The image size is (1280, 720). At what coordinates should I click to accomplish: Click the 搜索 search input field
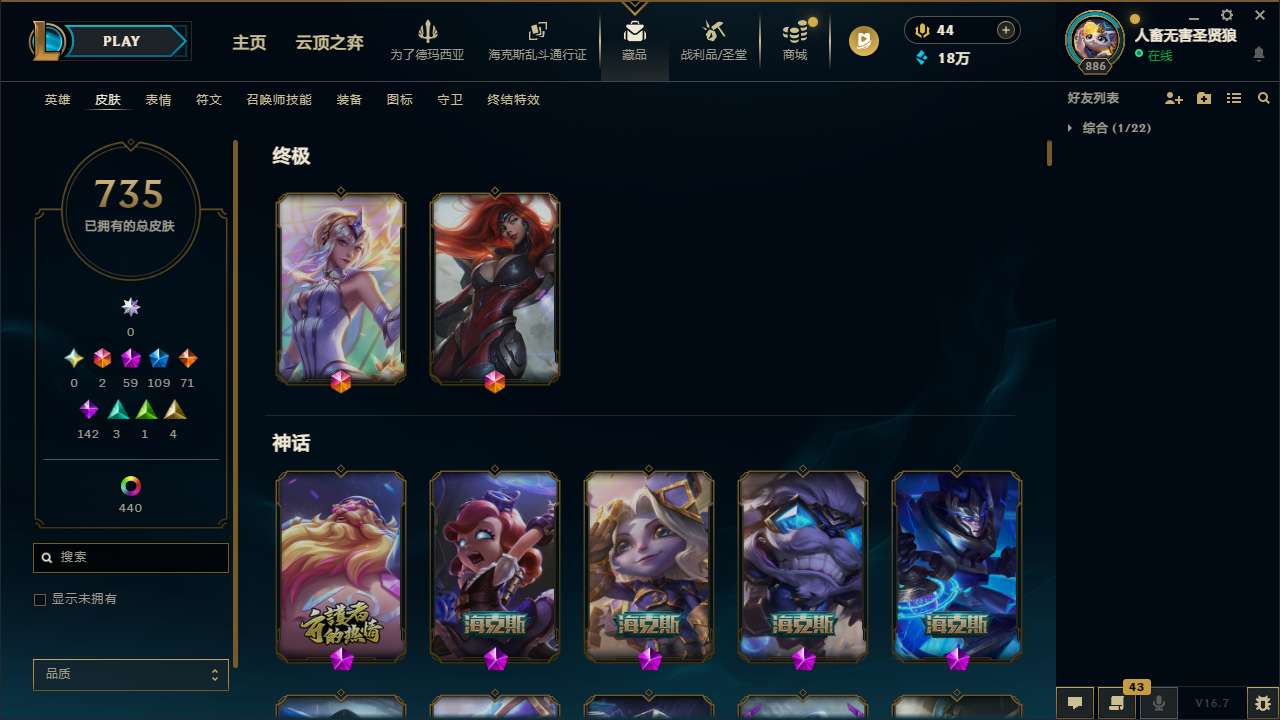130,557
